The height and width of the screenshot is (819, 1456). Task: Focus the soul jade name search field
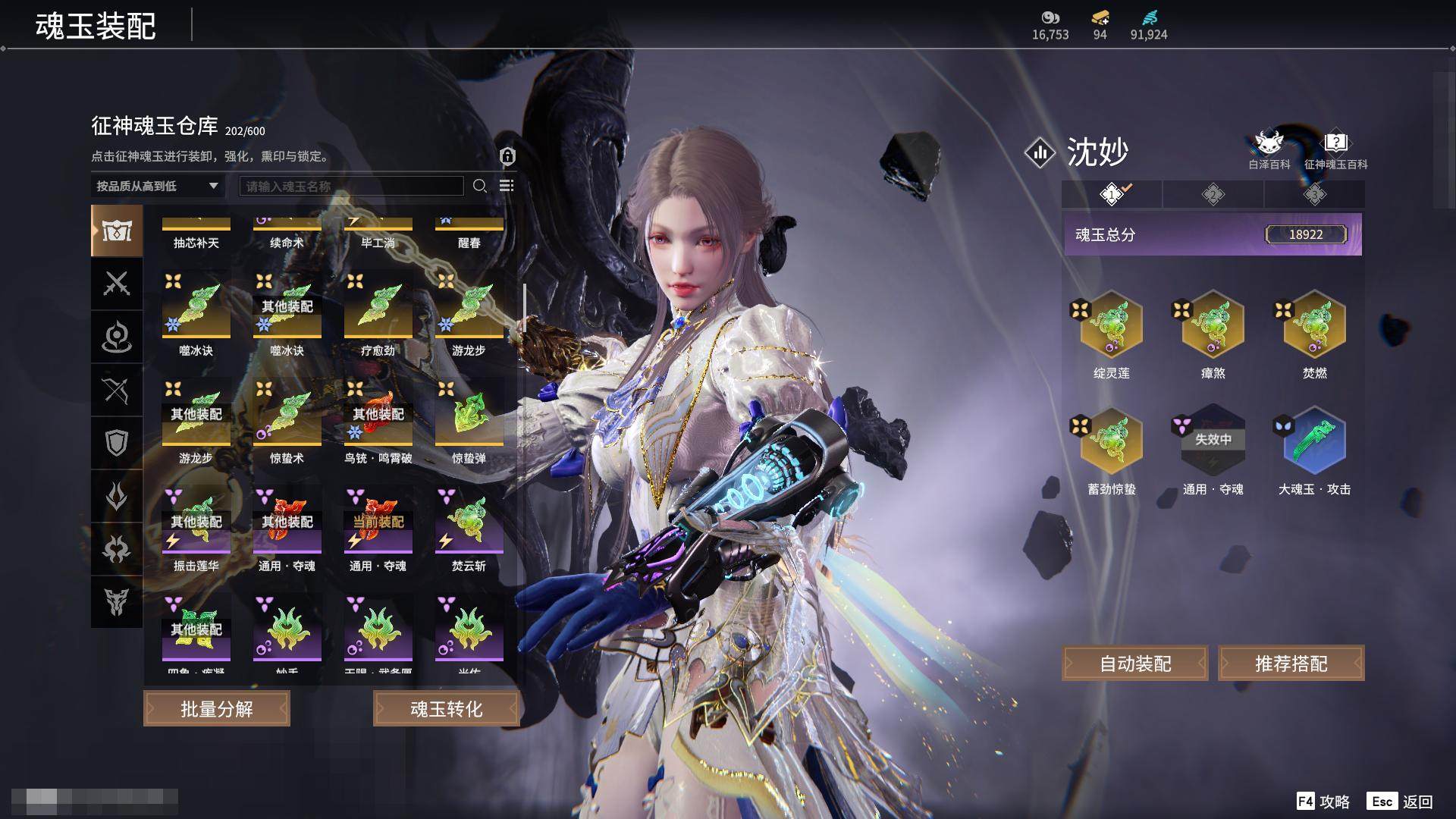[x=351, y=186]
